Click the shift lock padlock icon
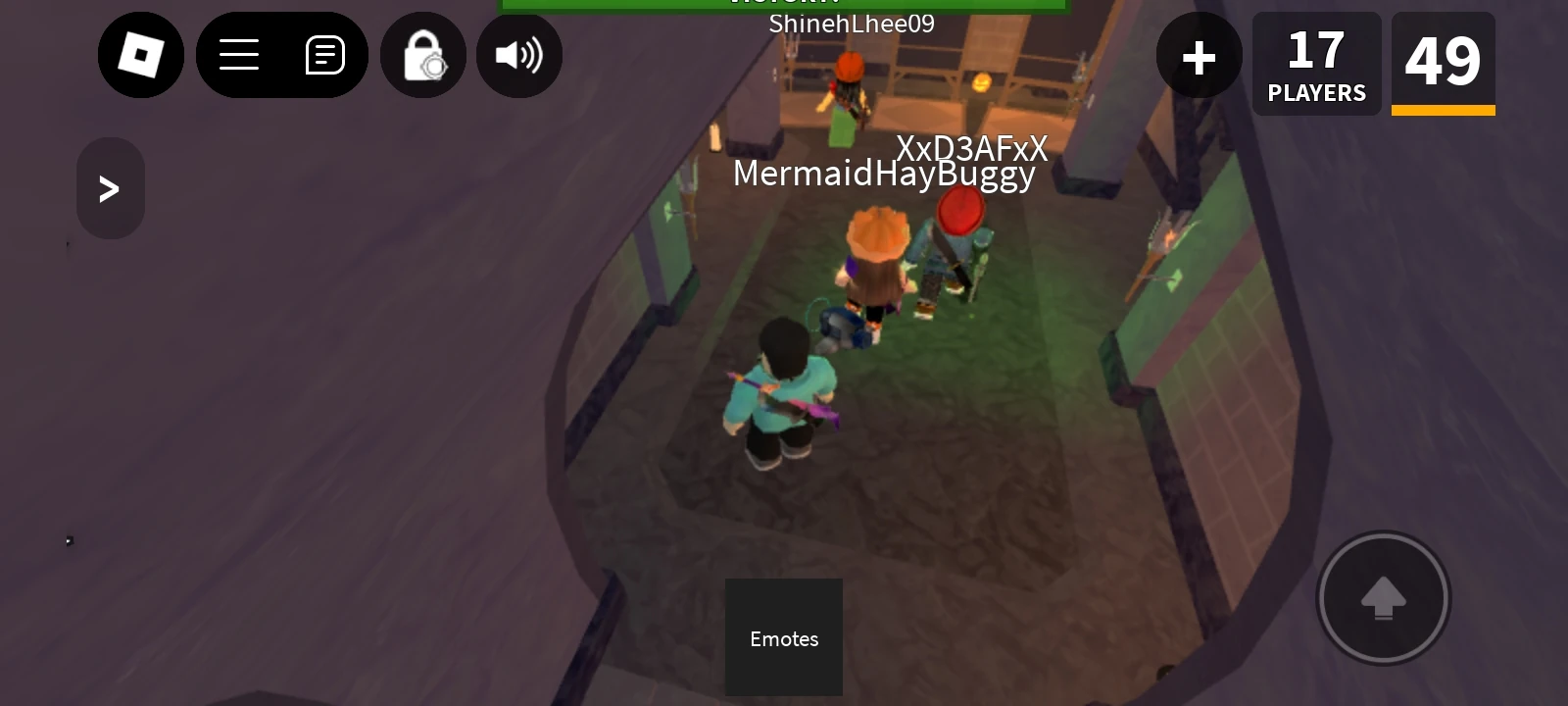Image resolution: width=1568 pixels, height=706 pixels. (422, 55)
